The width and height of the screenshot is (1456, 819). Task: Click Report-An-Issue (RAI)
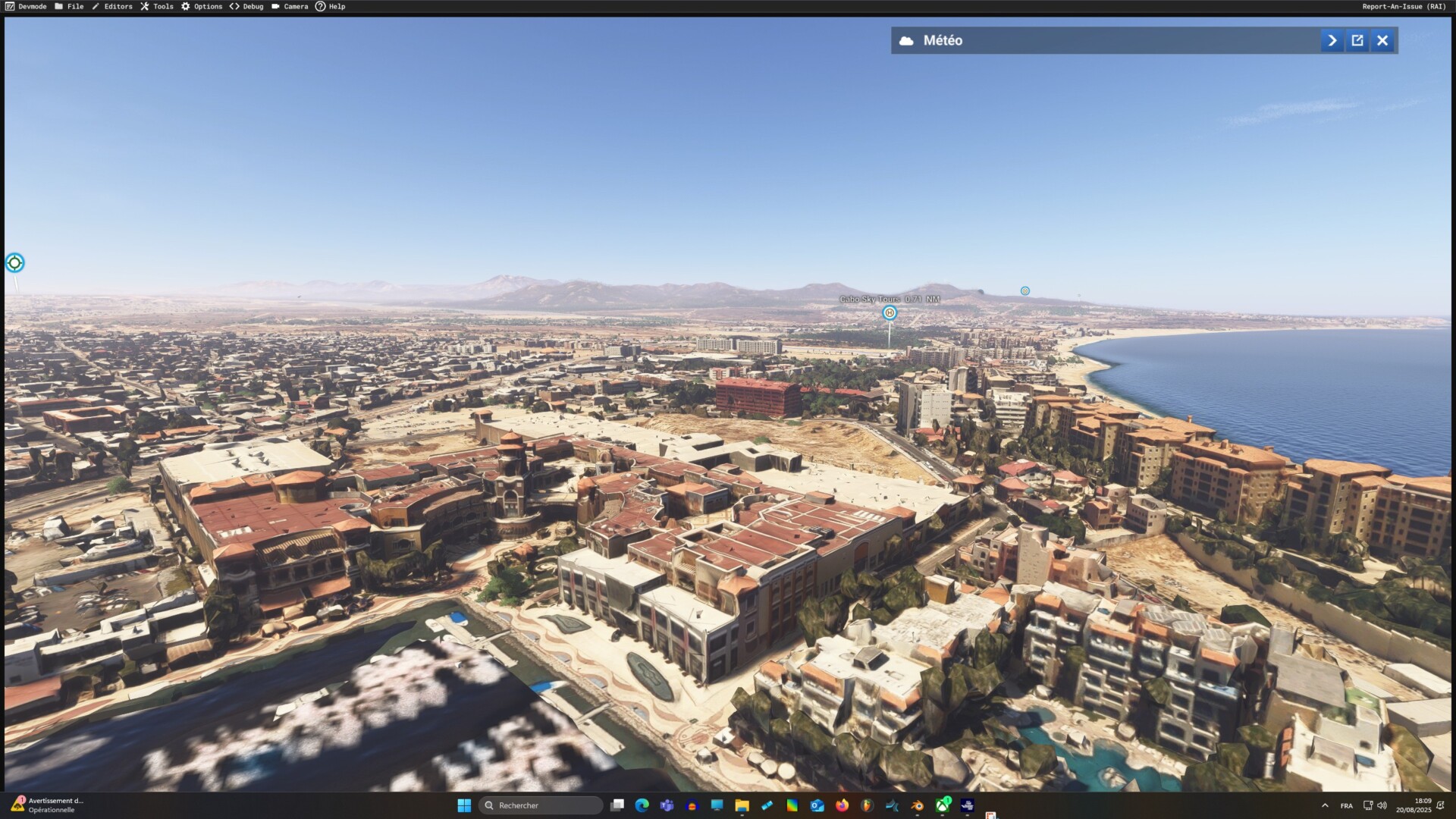pos(1404,7)
